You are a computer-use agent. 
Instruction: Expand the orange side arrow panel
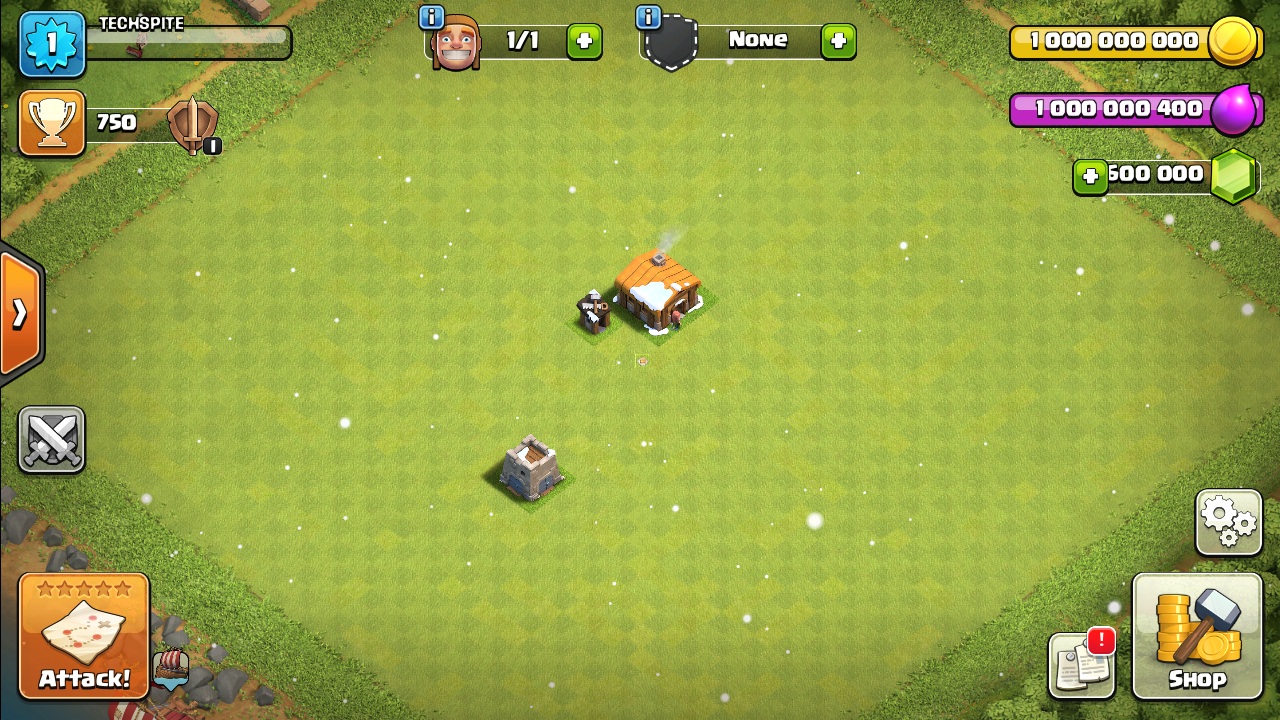coord(20,314)
